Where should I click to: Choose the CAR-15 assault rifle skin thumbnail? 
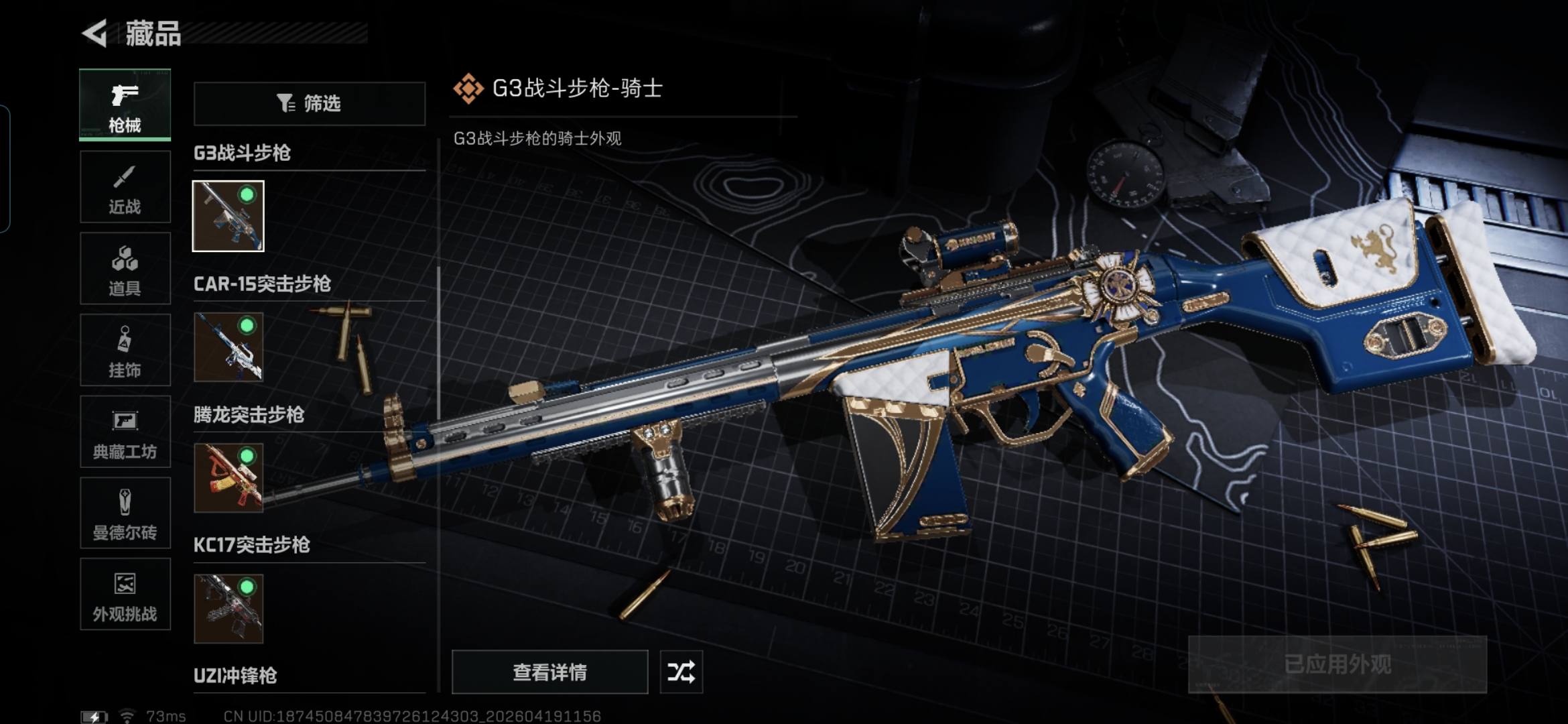[228, 347]
